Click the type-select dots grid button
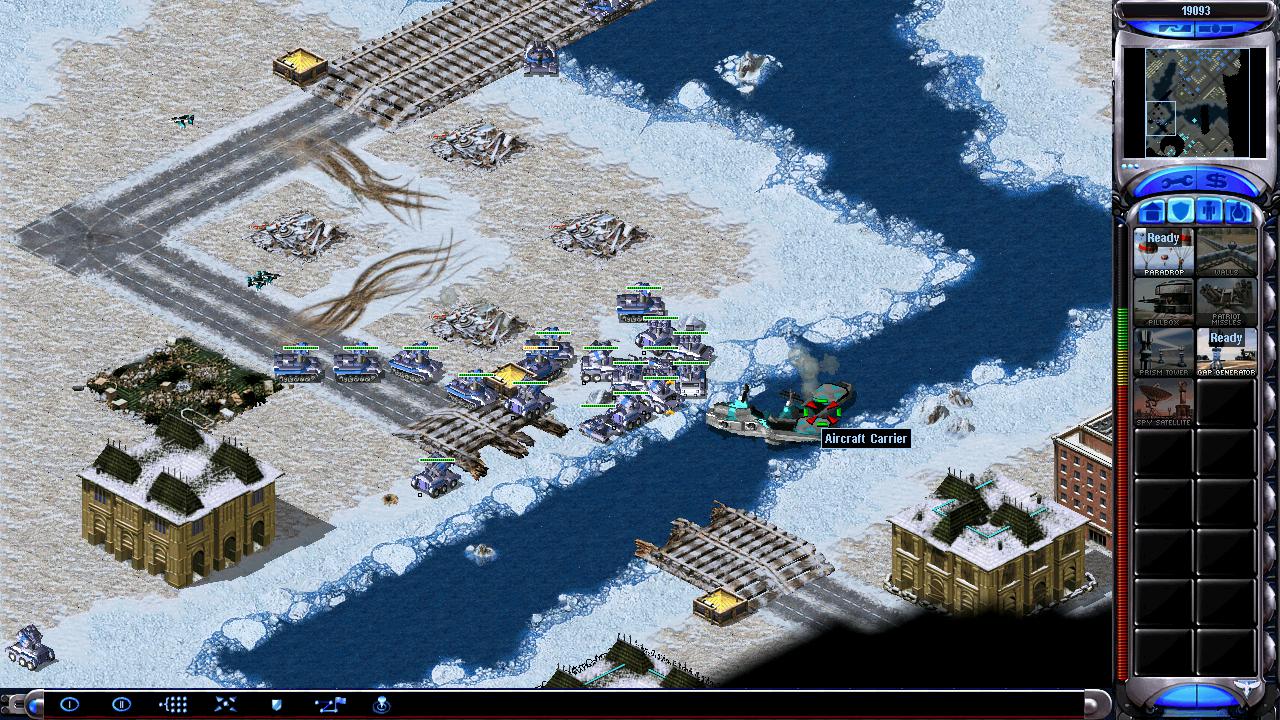Screen dimensions: 1280x720 coord(173,704)
